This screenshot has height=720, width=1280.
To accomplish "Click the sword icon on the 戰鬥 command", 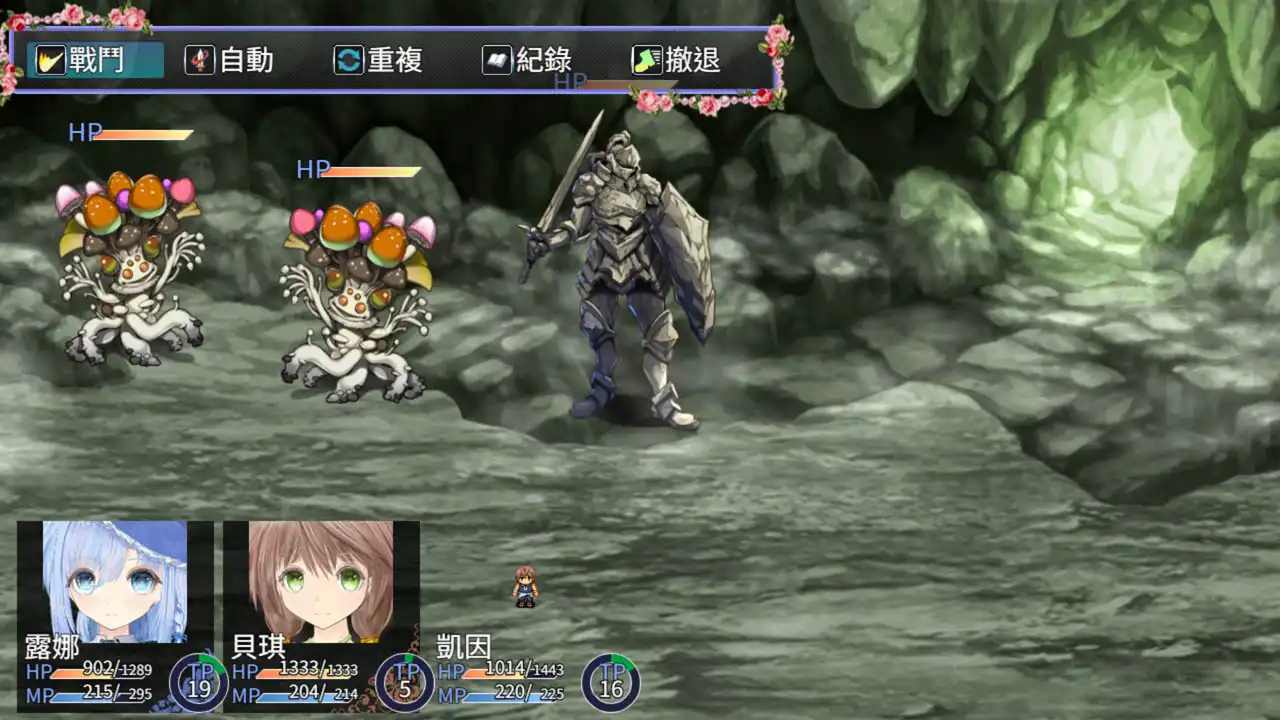I will click(50, 60).
